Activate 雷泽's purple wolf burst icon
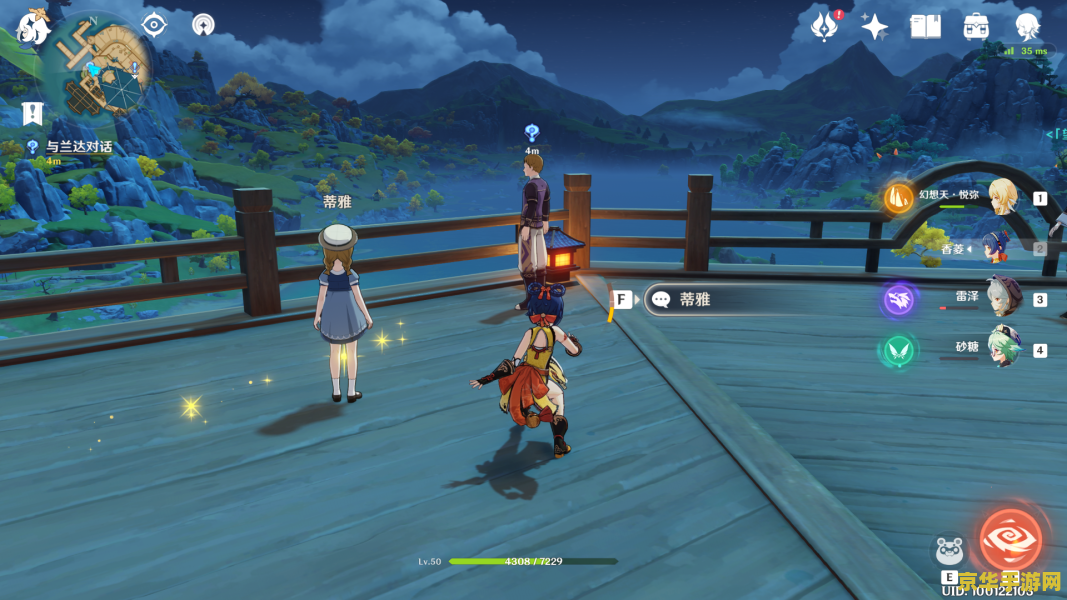 pyautogui.click(x=899, y=299)
